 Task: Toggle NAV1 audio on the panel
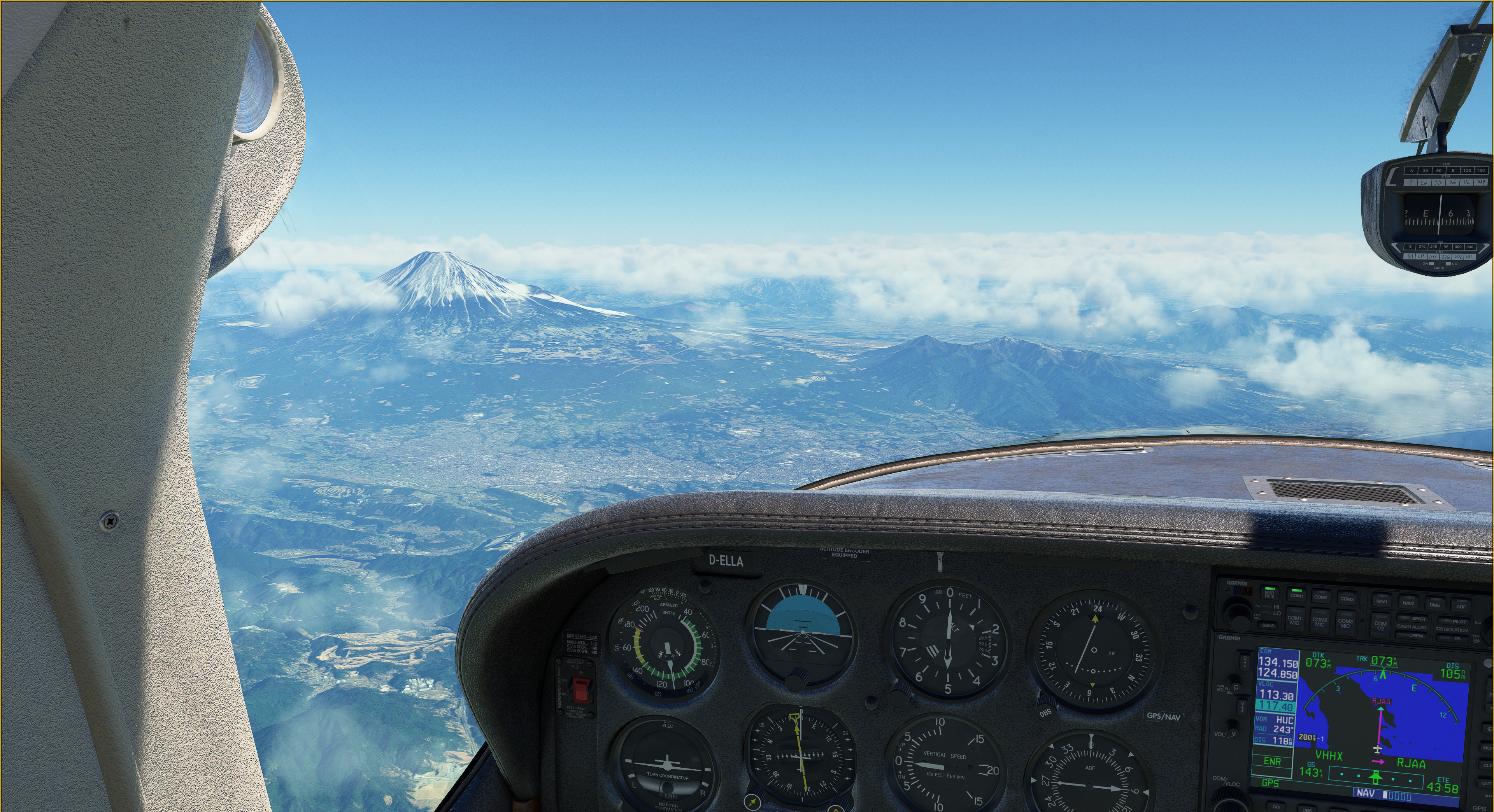coord(1382,601)
